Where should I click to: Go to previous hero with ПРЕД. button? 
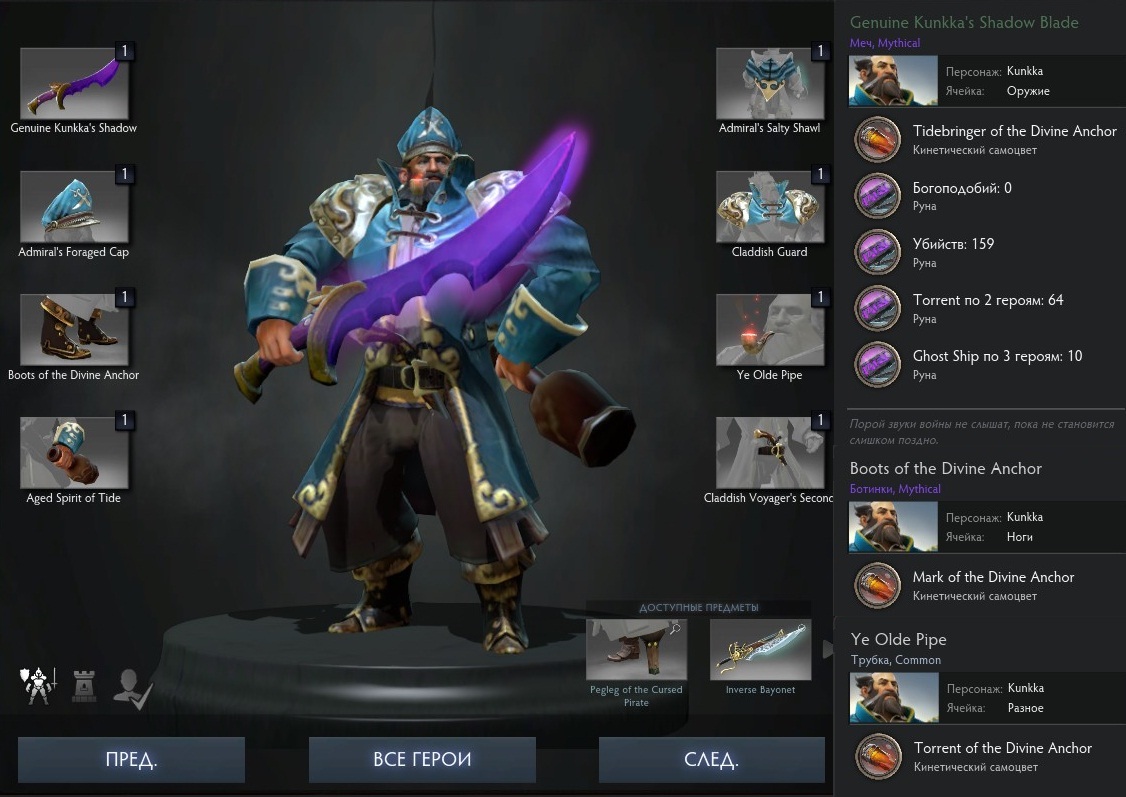pos(131,759)
